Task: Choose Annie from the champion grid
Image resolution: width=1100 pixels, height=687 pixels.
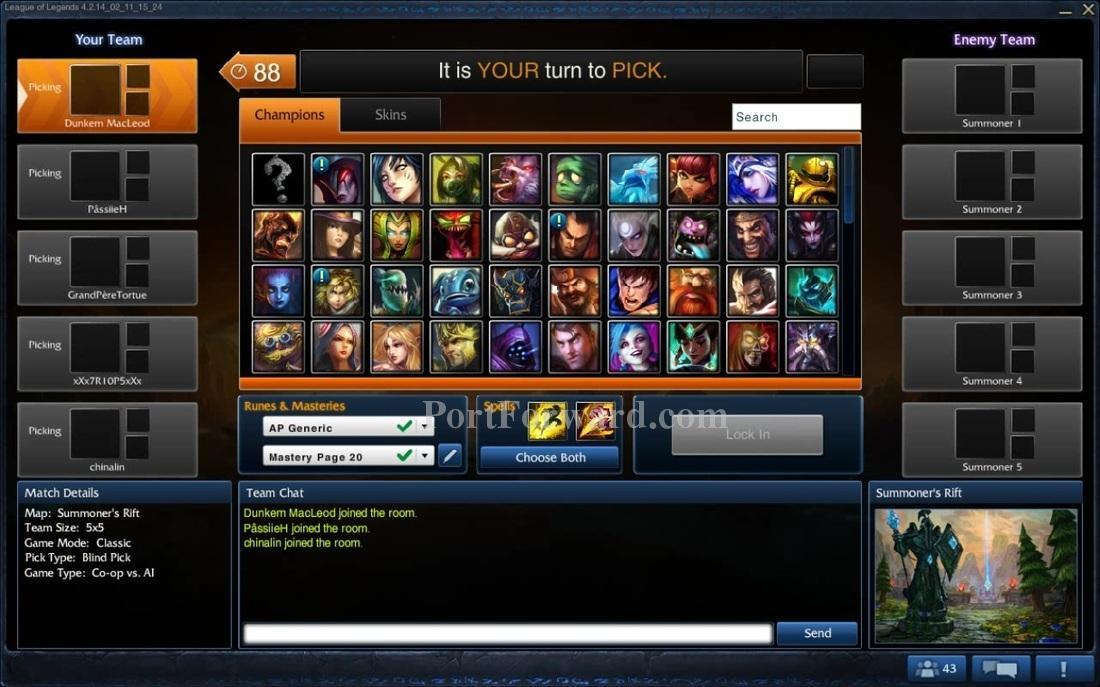Action: [694, 179]
